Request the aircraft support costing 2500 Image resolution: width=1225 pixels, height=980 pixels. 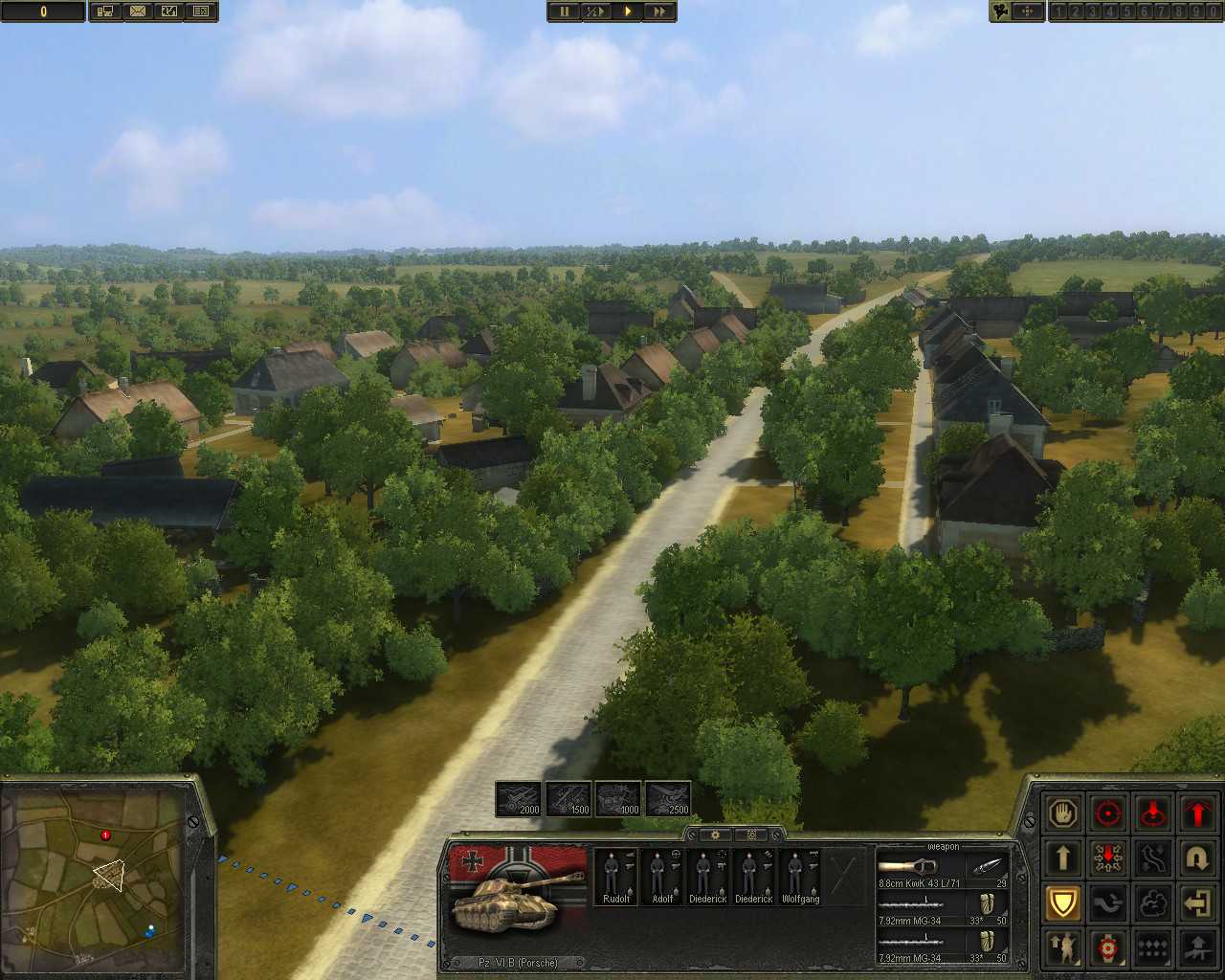click(670, 797)
